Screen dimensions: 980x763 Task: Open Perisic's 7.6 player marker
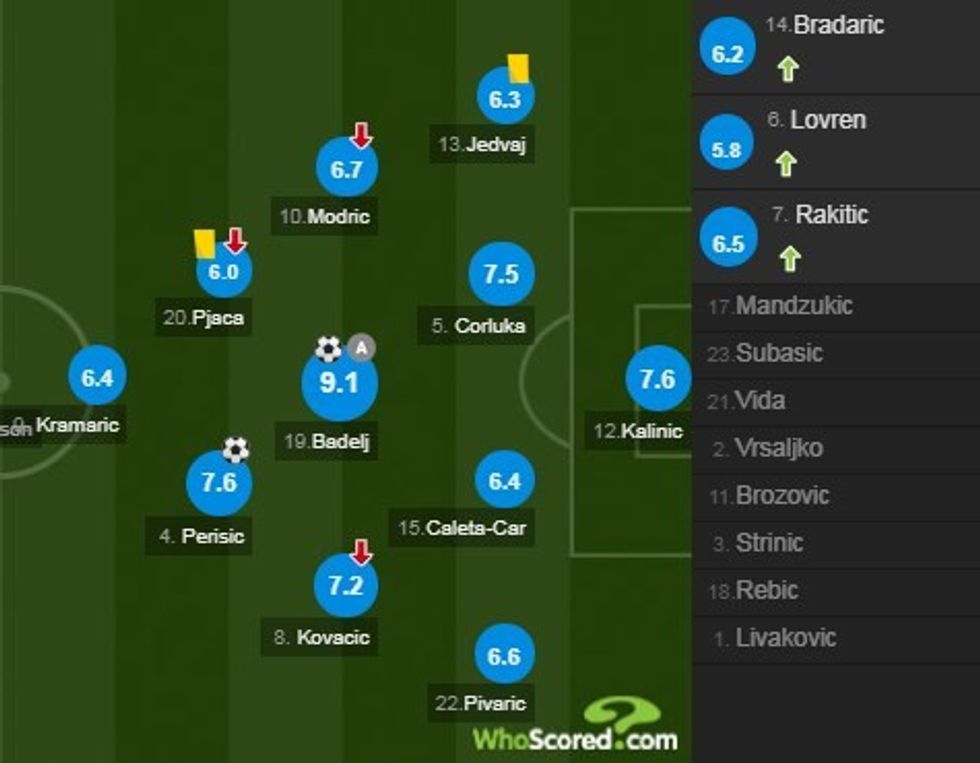click(218, 483)
